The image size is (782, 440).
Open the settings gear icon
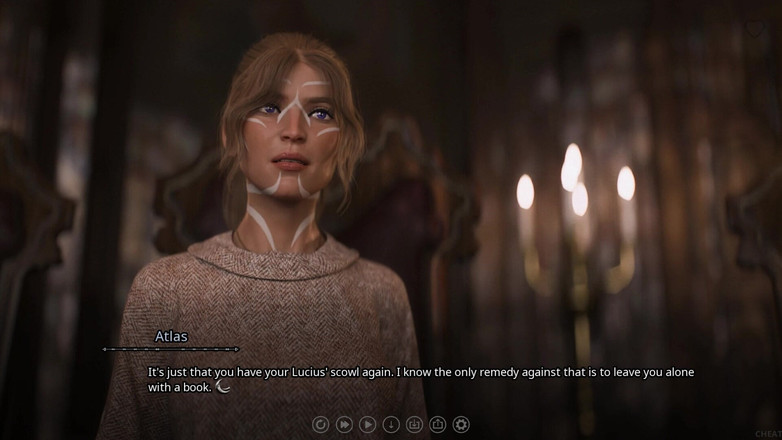click(x=461, y=424)
